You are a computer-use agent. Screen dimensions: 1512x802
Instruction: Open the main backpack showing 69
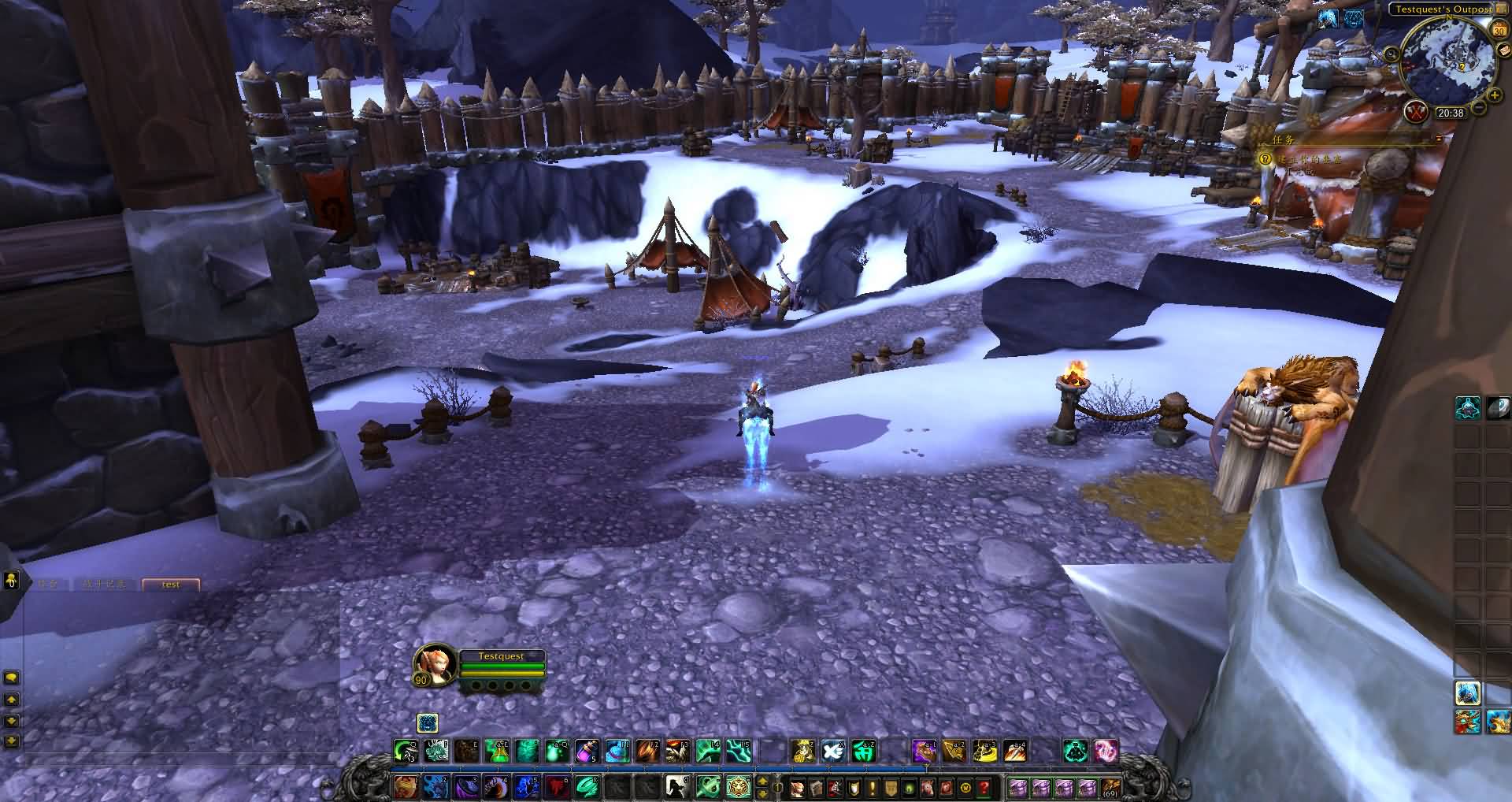point(1110,787)
